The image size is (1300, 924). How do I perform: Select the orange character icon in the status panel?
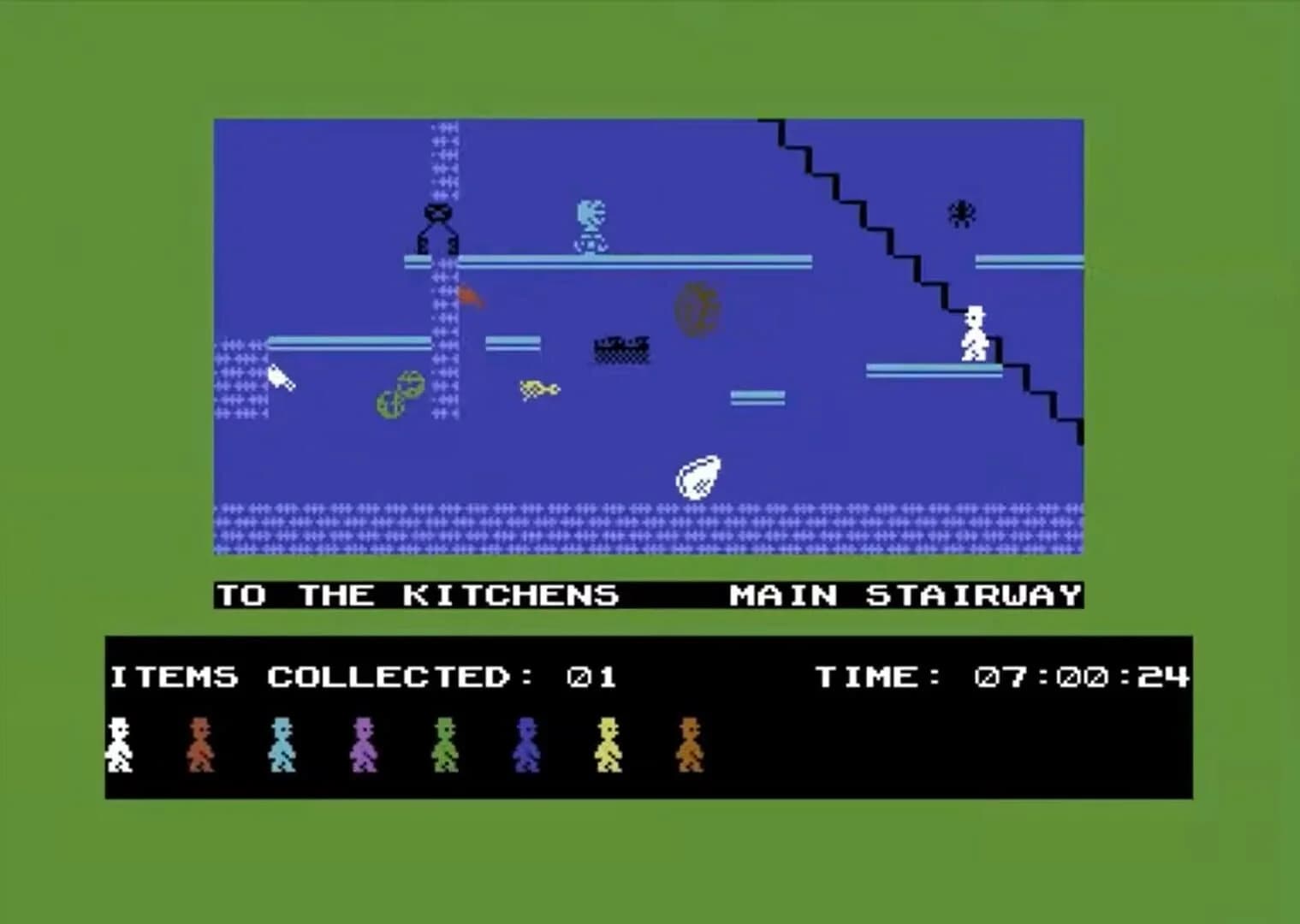692,743
